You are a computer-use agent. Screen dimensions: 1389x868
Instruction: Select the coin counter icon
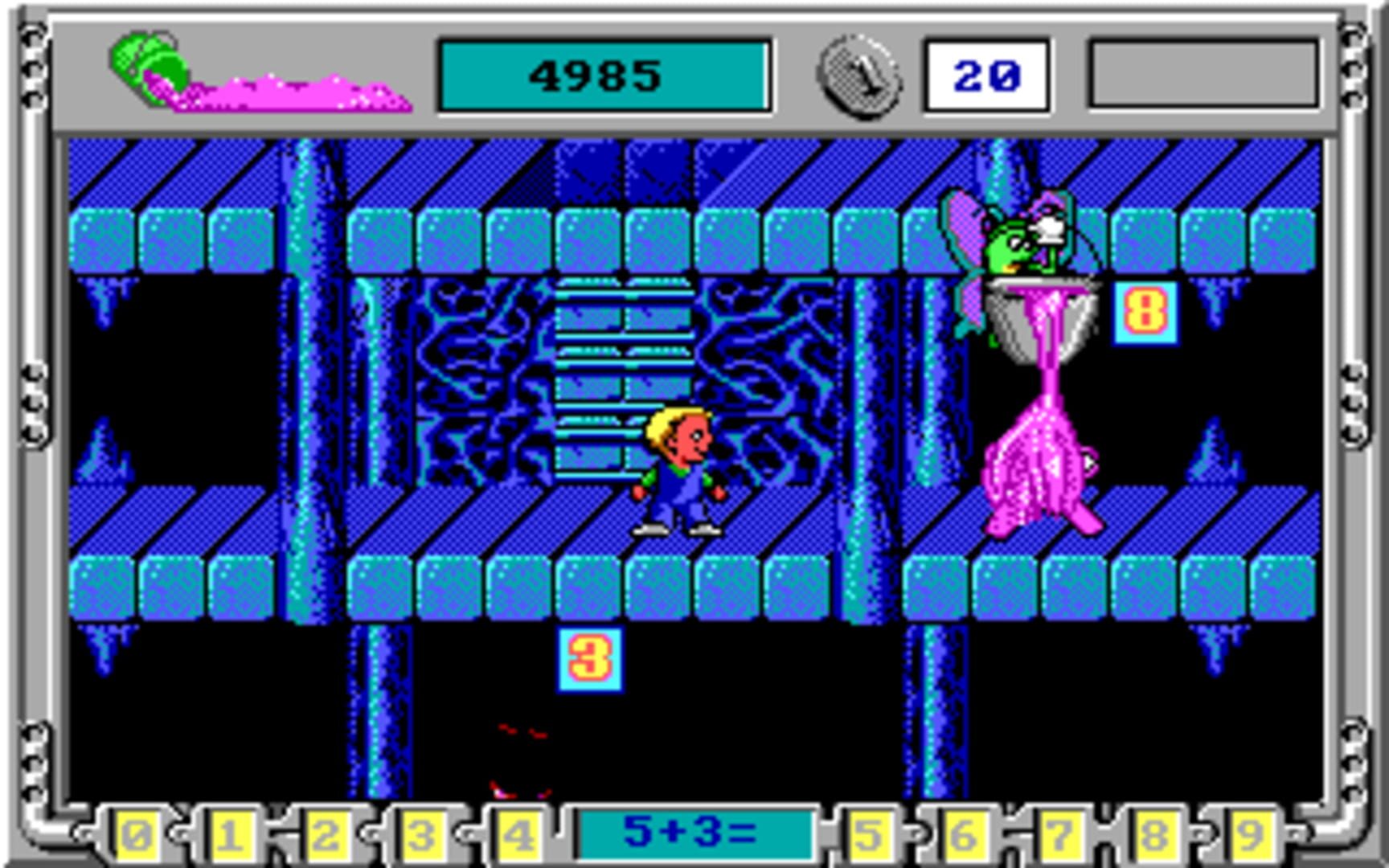(858, 76)
